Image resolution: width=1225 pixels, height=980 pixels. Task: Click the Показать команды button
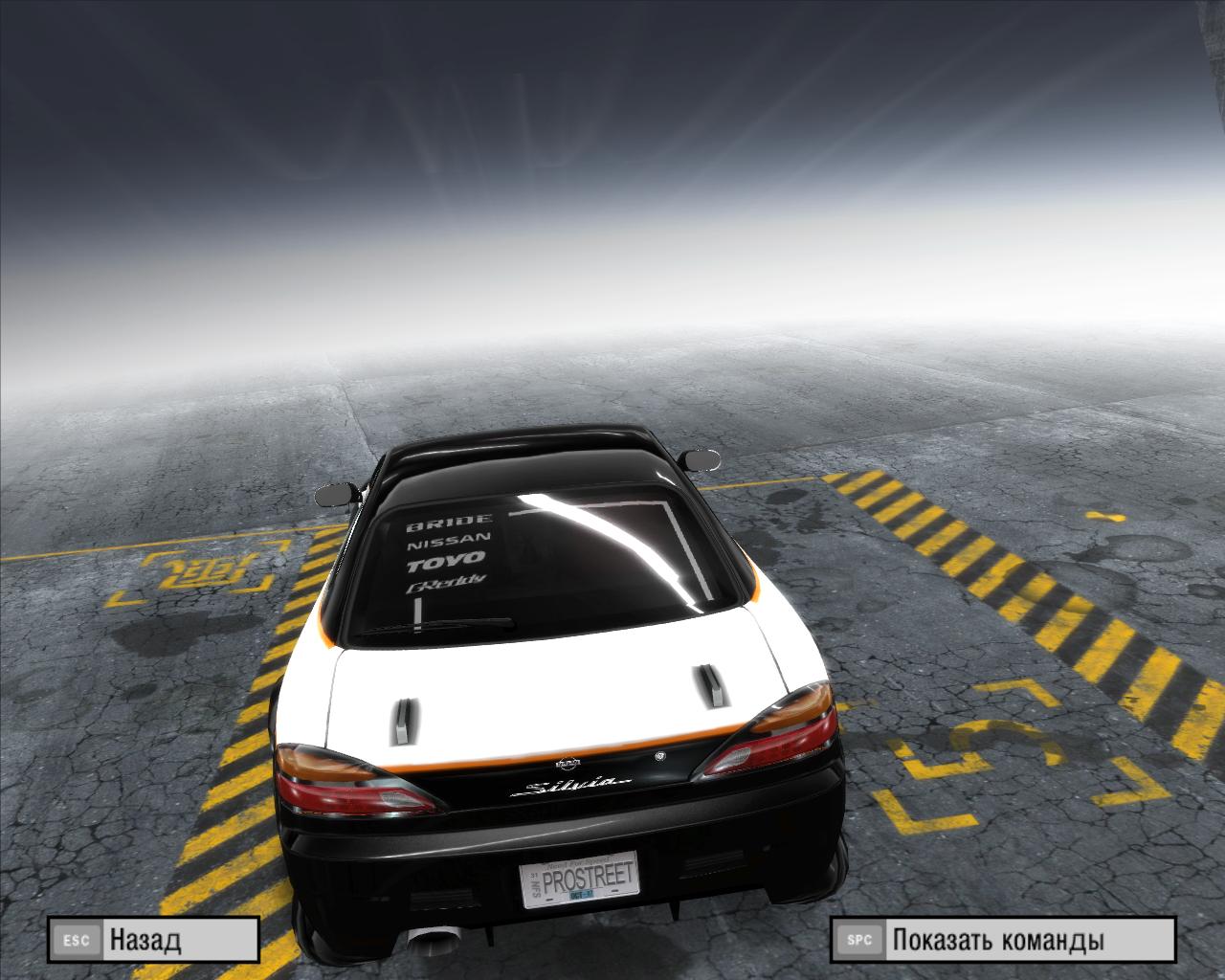[x=1002, y=940]
